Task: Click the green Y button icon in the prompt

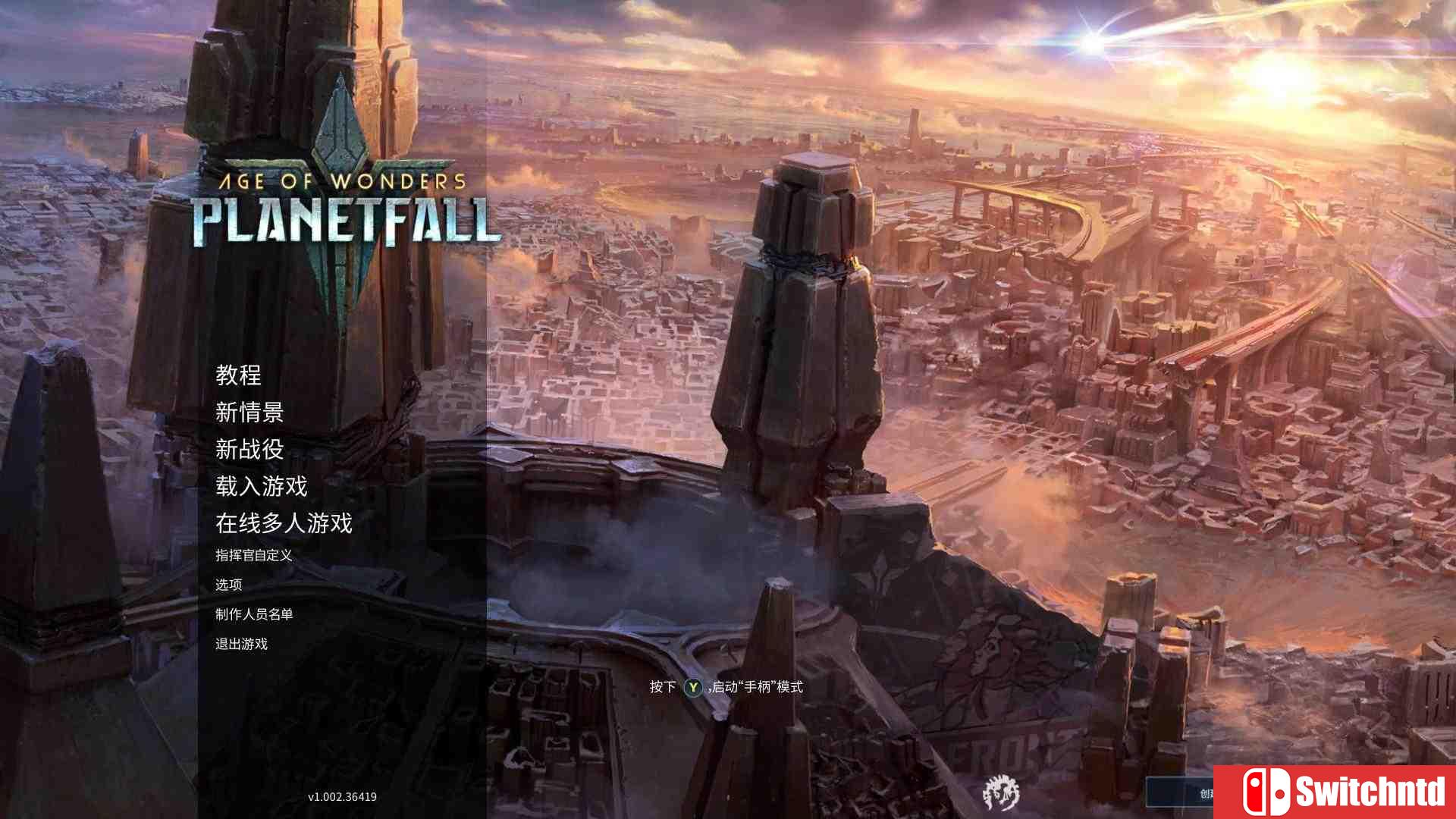Action: tap(692, 687)
